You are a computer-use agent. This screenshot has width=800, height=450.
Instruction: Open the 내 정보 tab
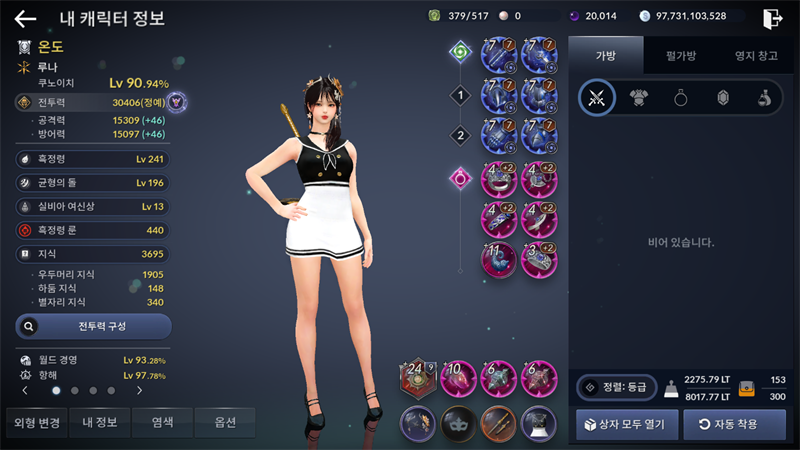(100, 422)
